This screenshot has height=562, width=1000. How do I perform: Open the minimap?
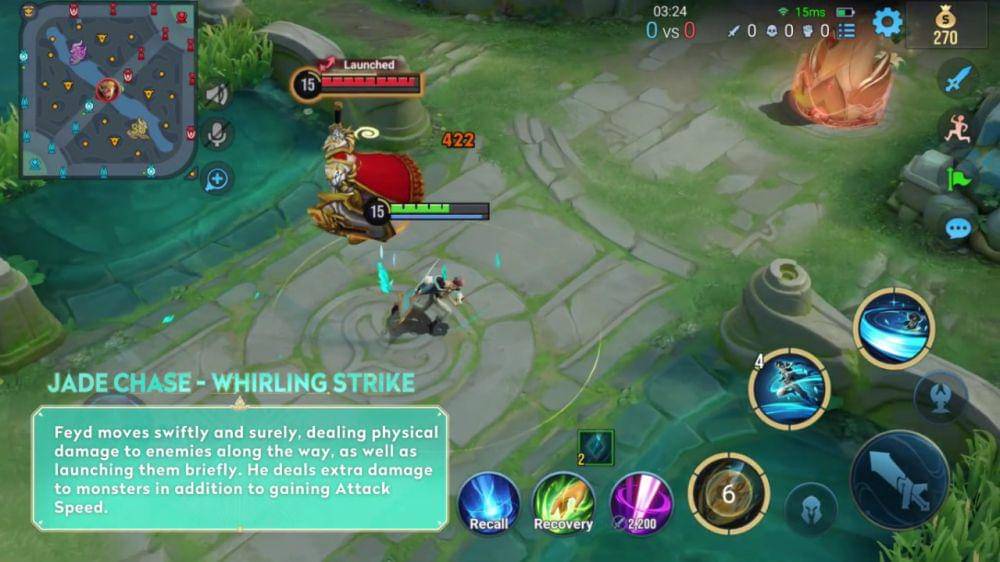point(108,90)
